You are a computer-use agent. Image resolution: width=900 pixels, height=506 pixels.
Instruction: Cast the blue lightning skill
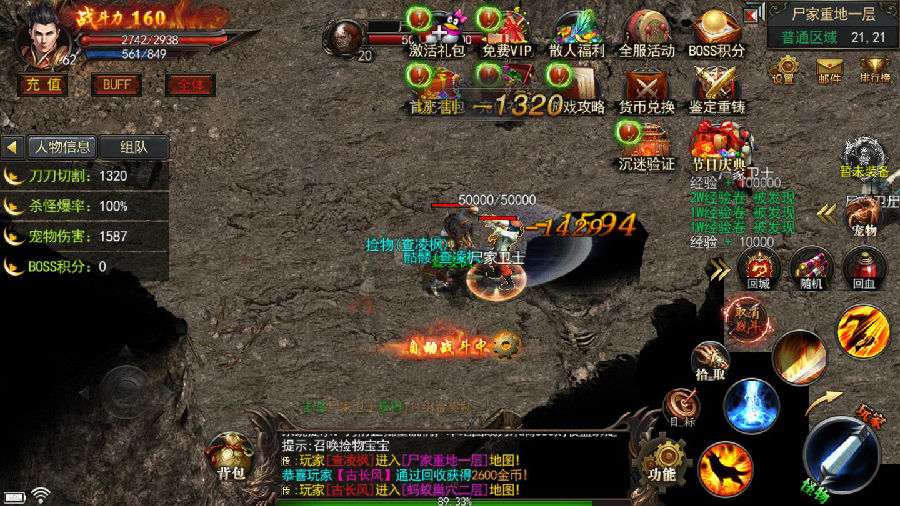(x=752, y=405)
